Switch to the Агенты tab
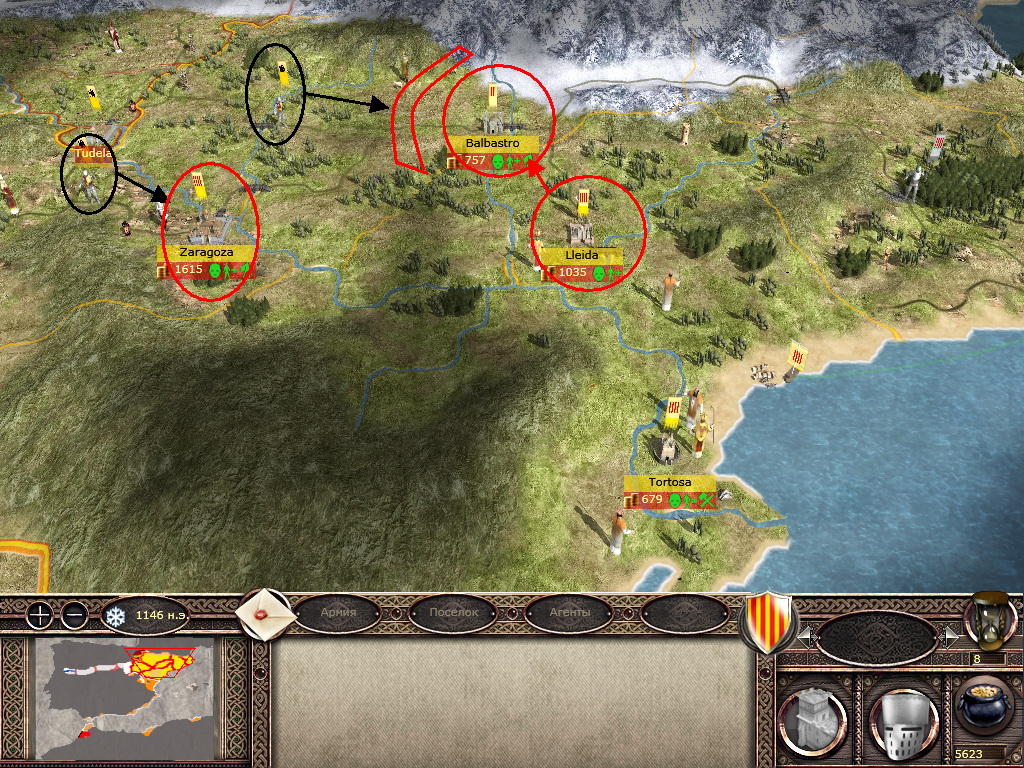 tap(569, 612)
